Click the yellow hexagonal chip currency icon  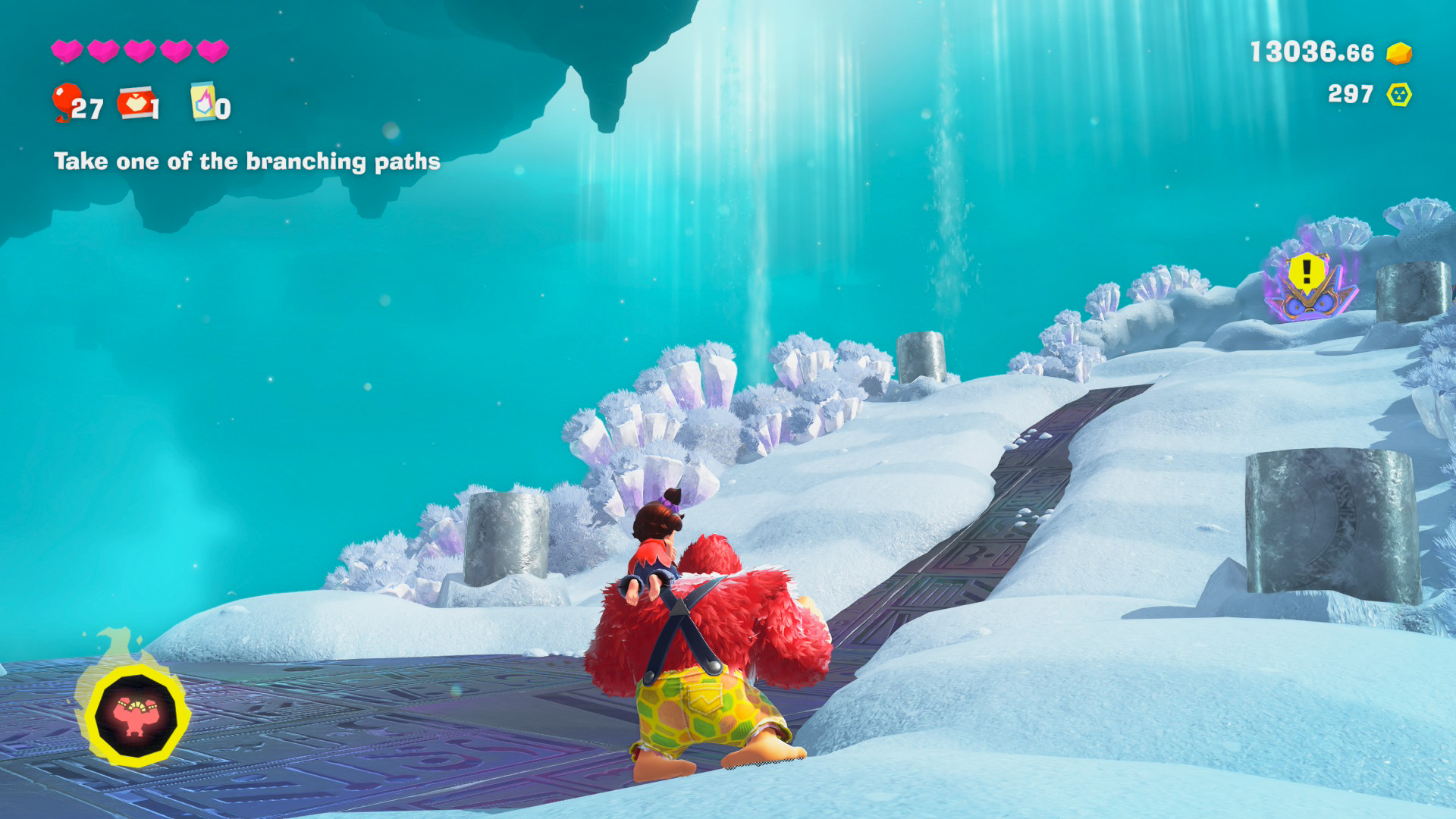point(1399,95)
